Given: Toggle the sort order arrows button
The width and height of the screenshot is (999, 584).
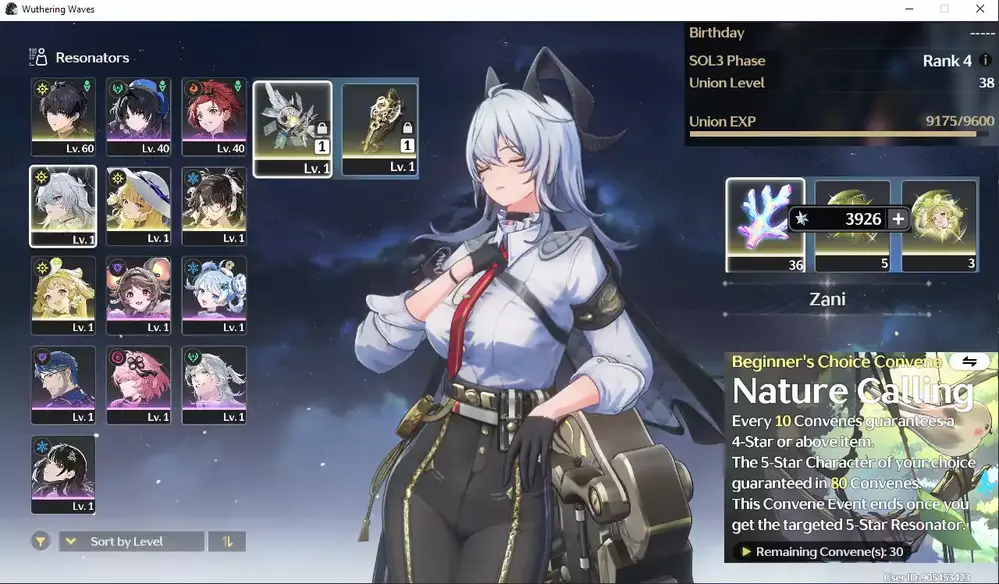Looking at the screenshot, I should (x=227, y=541).
